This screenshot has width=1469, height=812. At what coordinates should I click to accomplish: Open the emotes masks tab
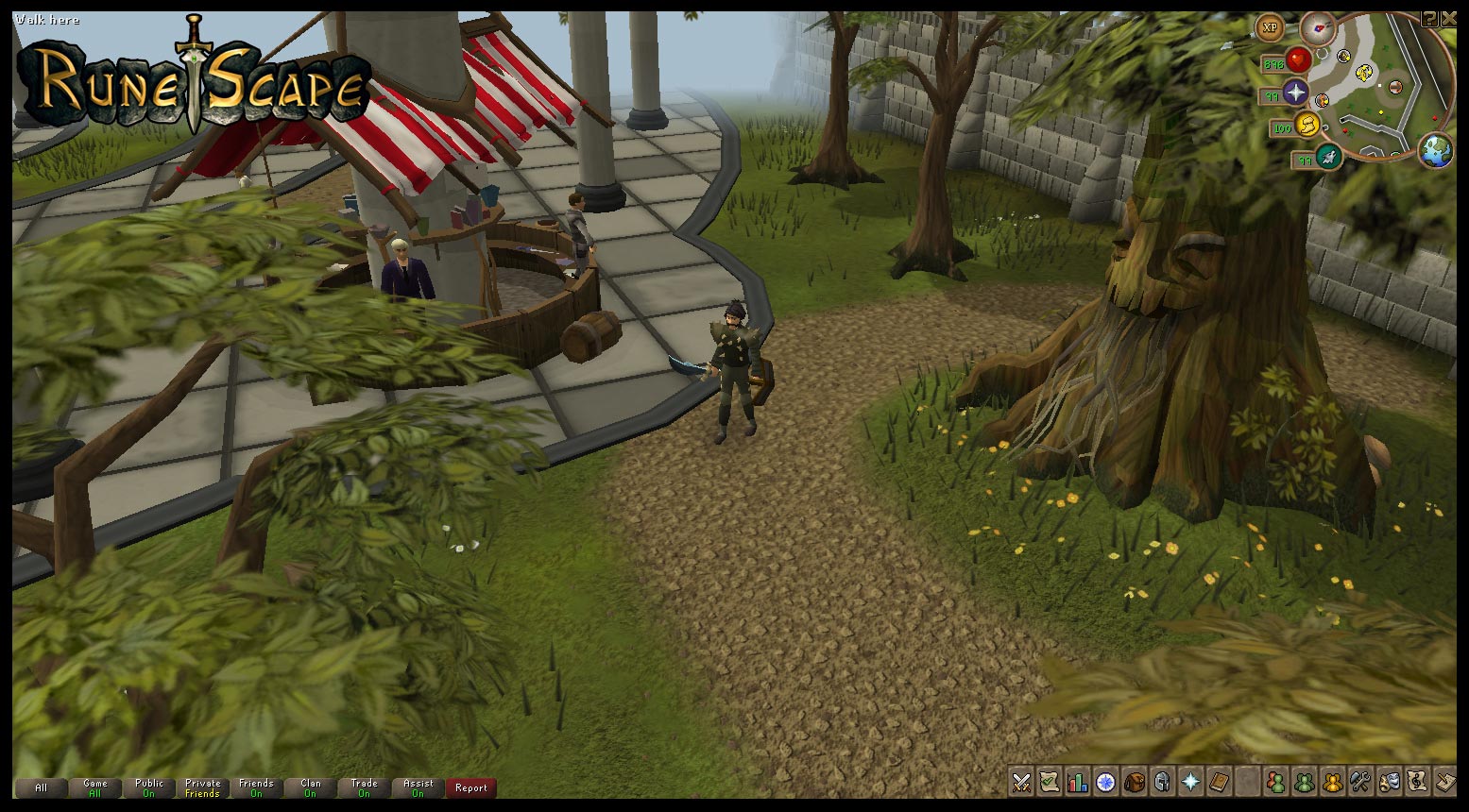[1389, 782]
